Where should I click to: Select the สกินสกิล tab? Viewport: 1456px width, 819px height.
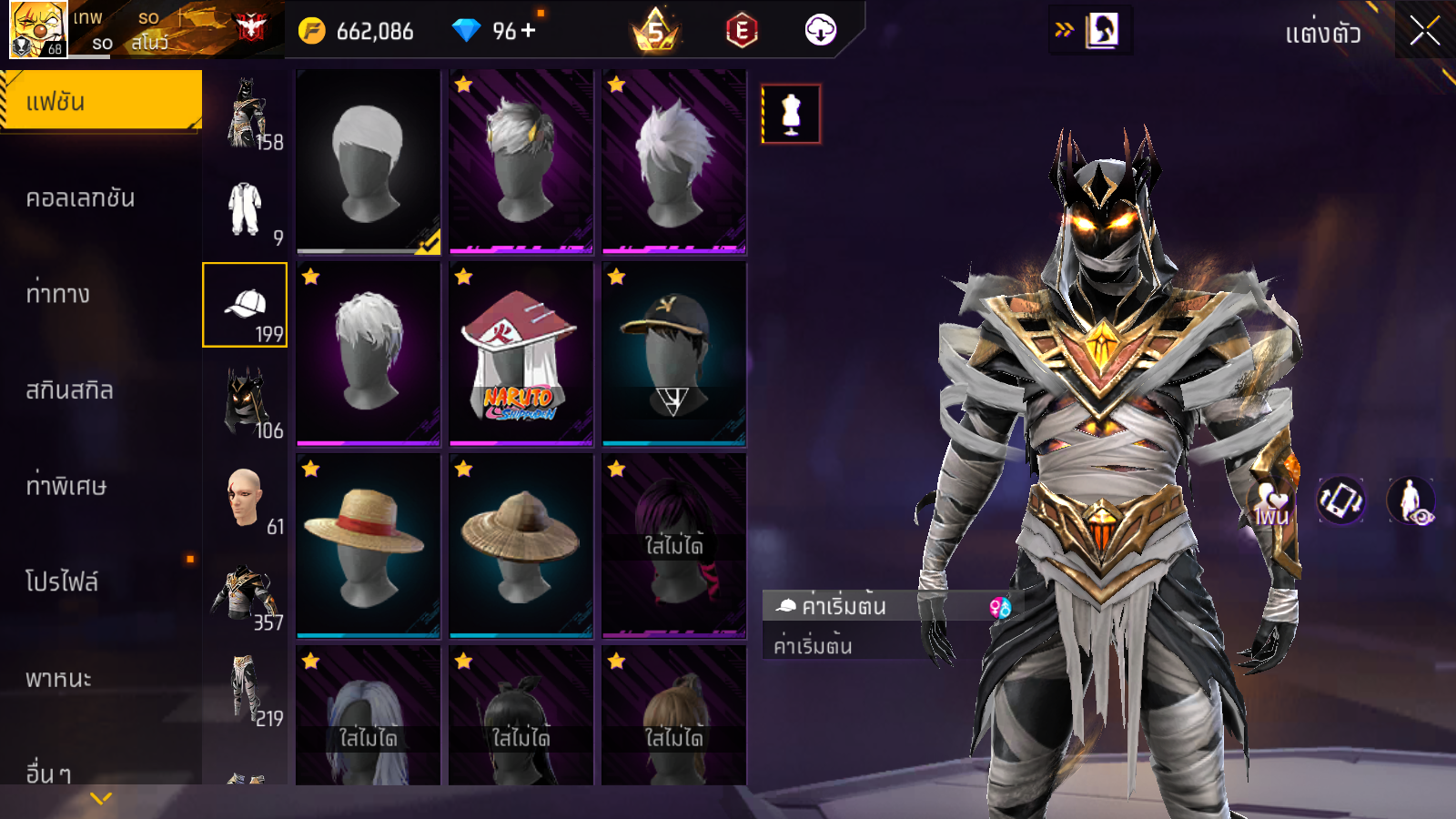70,390
